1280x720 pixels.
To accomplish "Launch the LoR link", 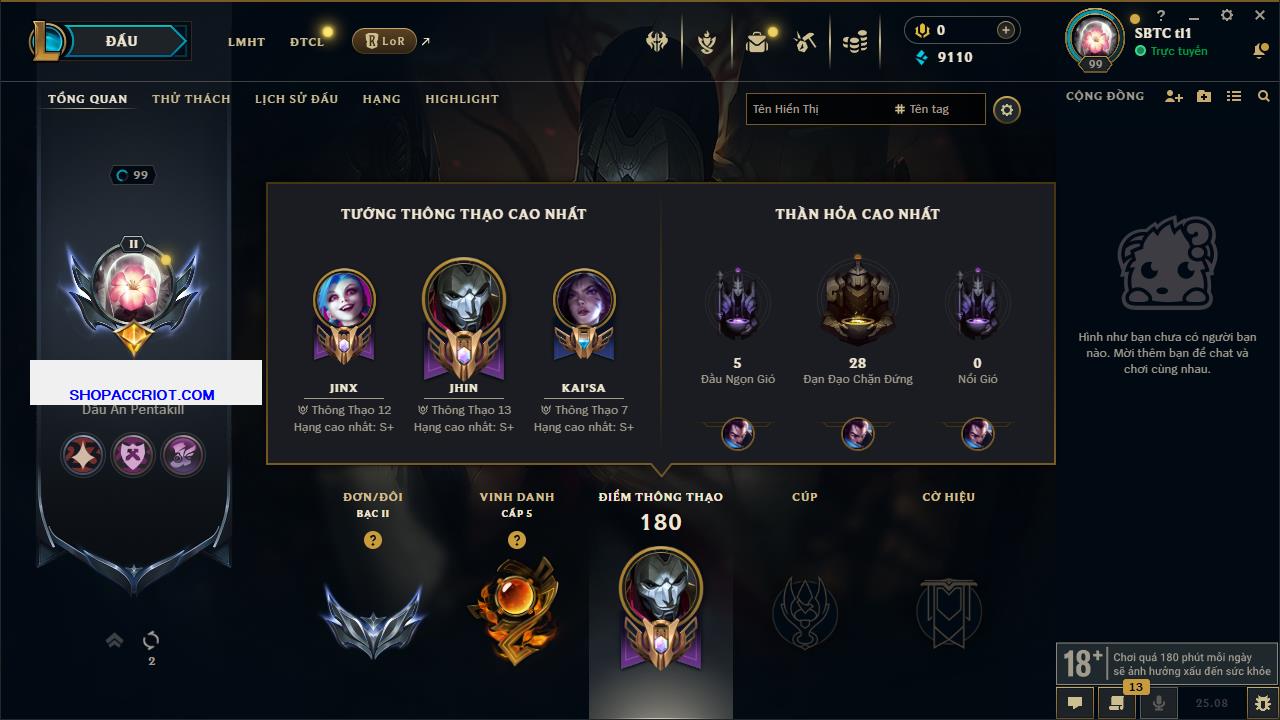I will pyautogui.click(x=385, y=41).
